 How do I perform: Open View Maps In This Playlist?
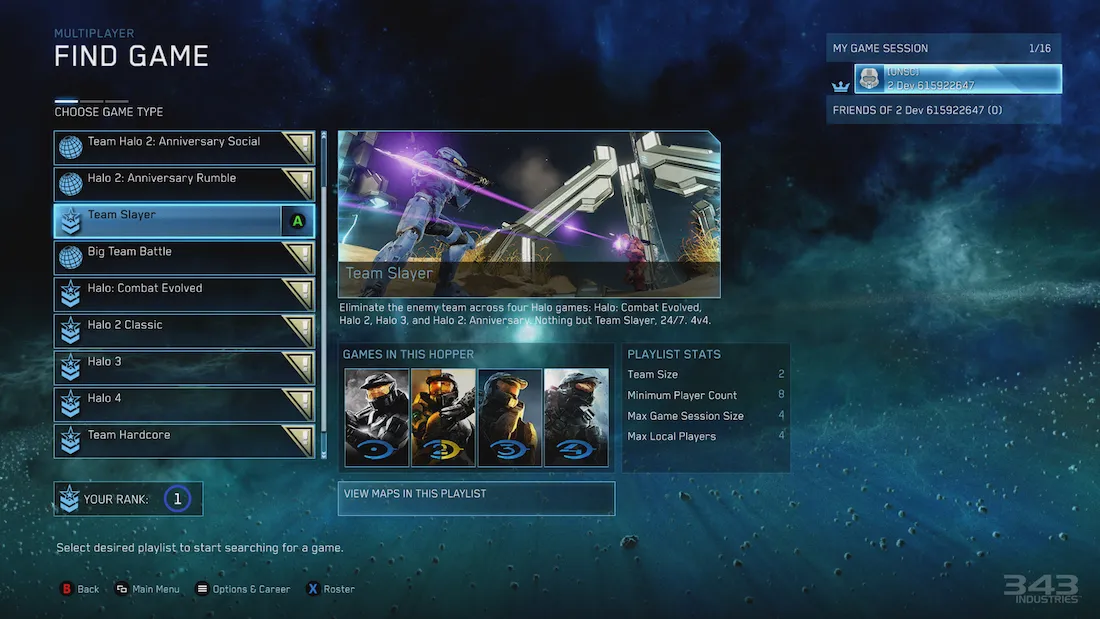coord(476,498)
